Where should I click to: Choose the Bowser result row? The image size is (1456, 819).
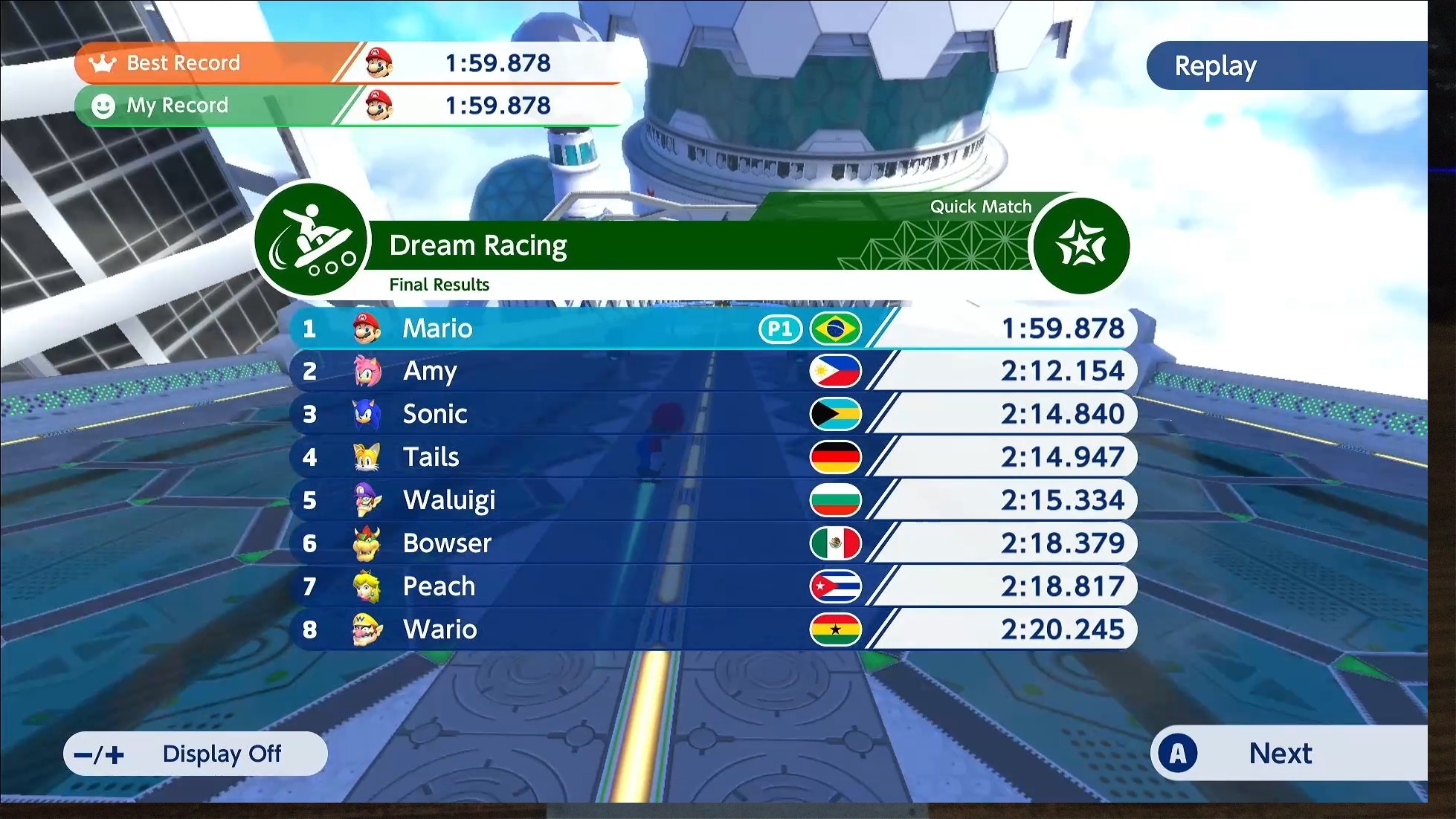[x=712, y=543]
